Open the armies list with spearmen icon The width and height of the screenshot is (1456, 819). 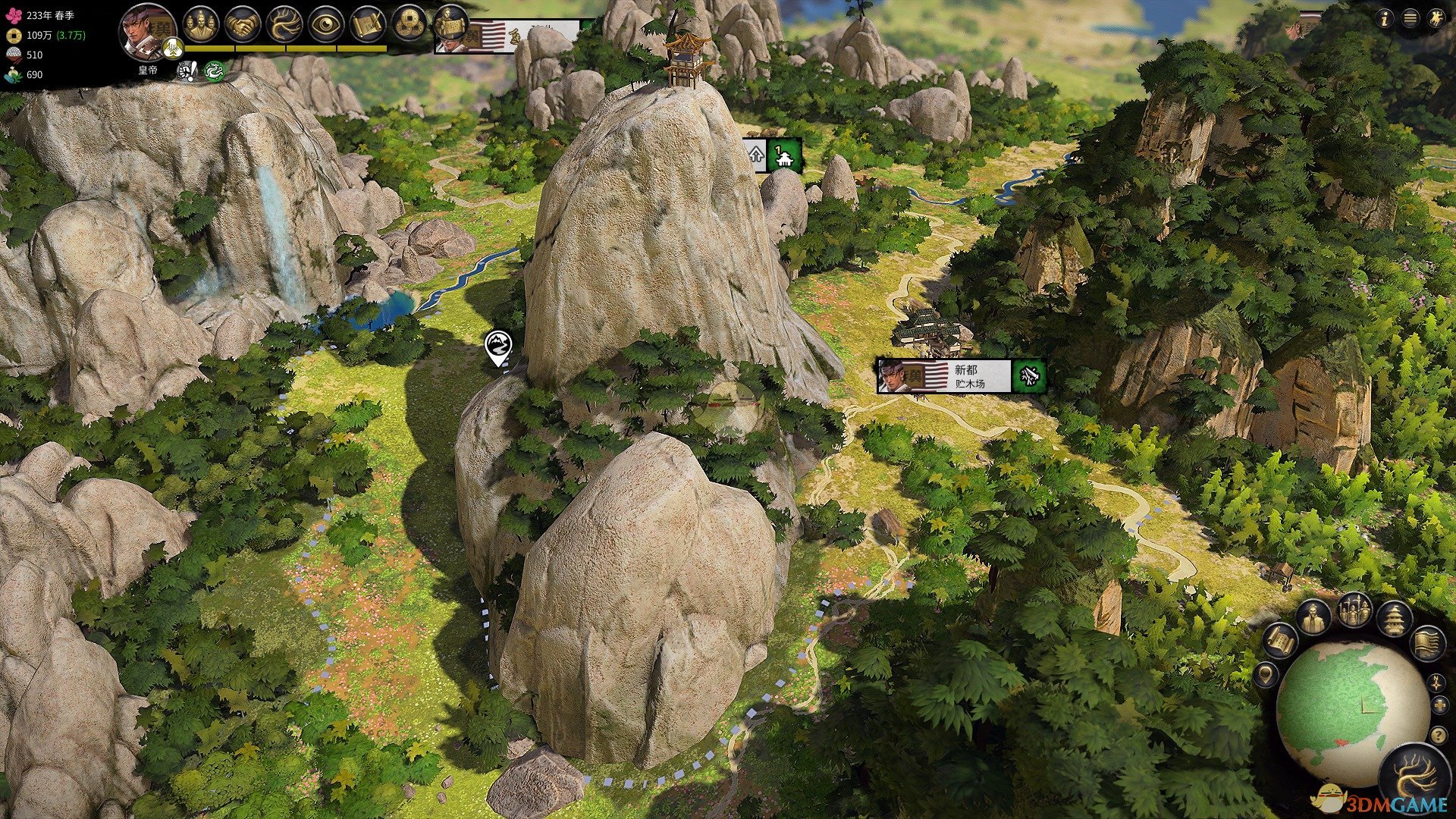[x=1354, y=610]
